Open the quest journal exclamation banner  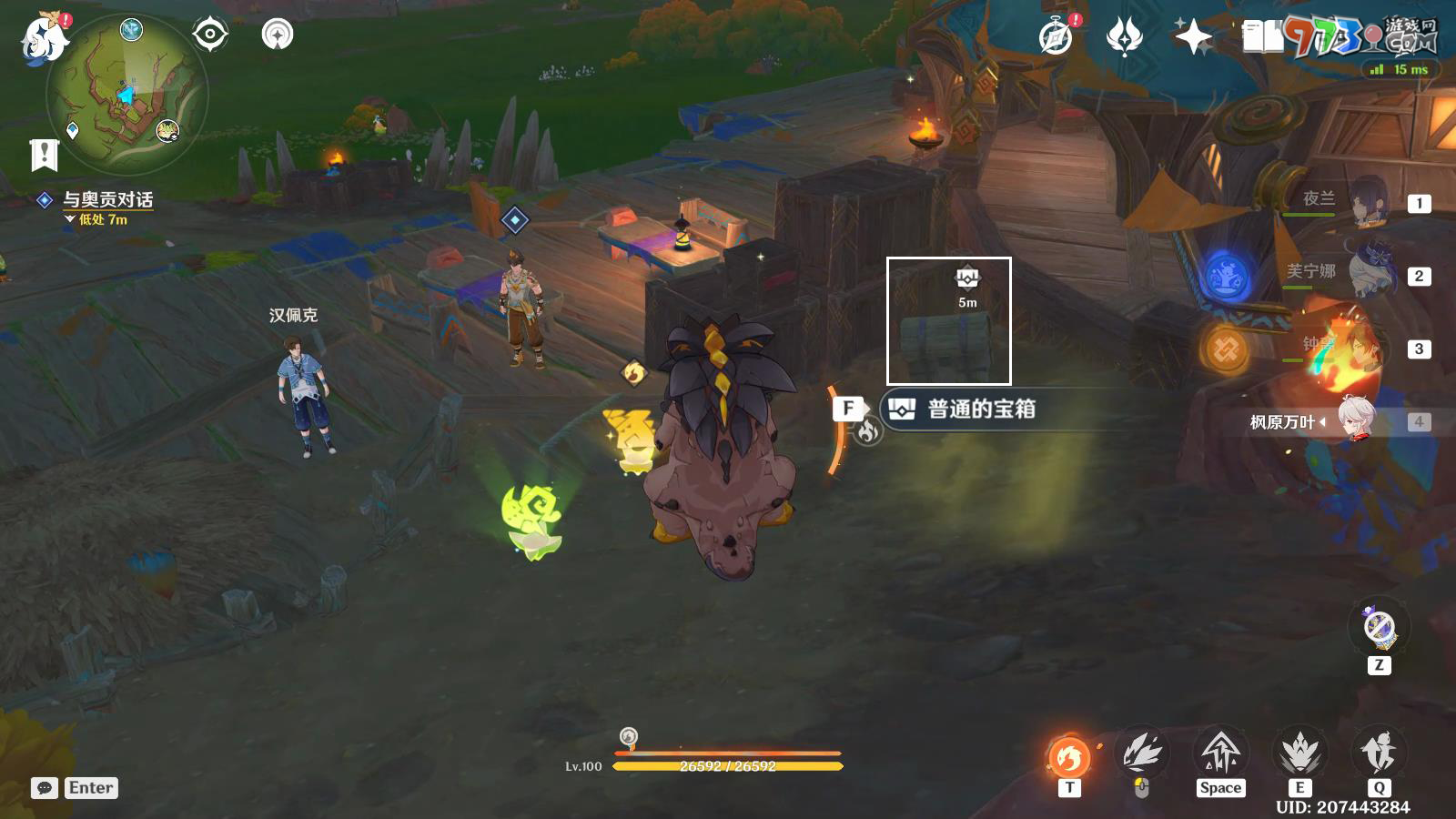(44, 155)
